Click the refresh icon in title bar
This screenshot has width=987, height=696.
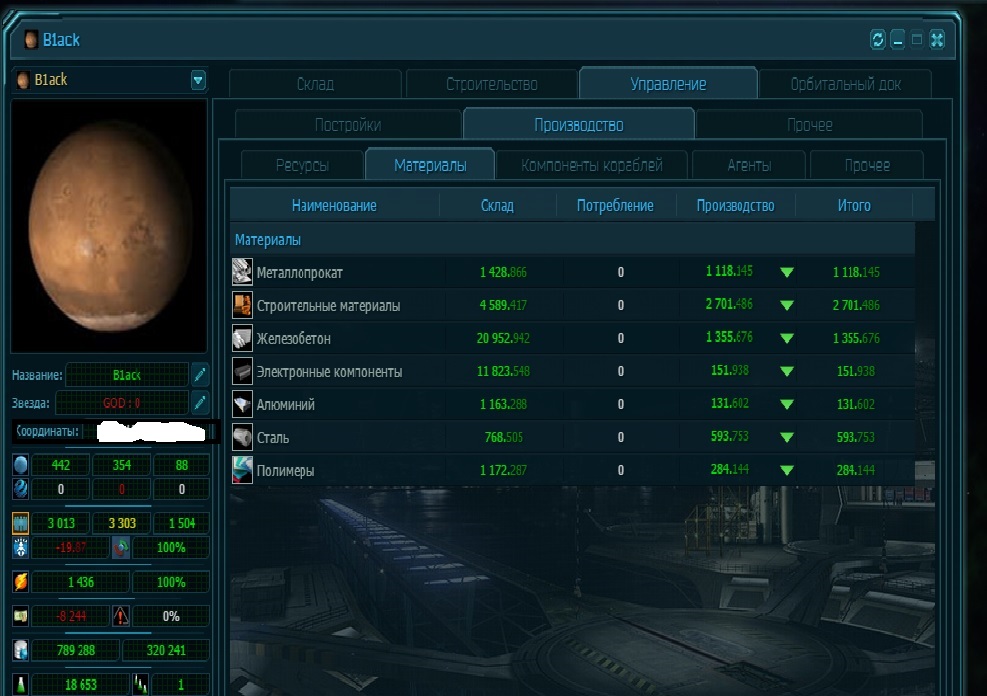(878, 40)
